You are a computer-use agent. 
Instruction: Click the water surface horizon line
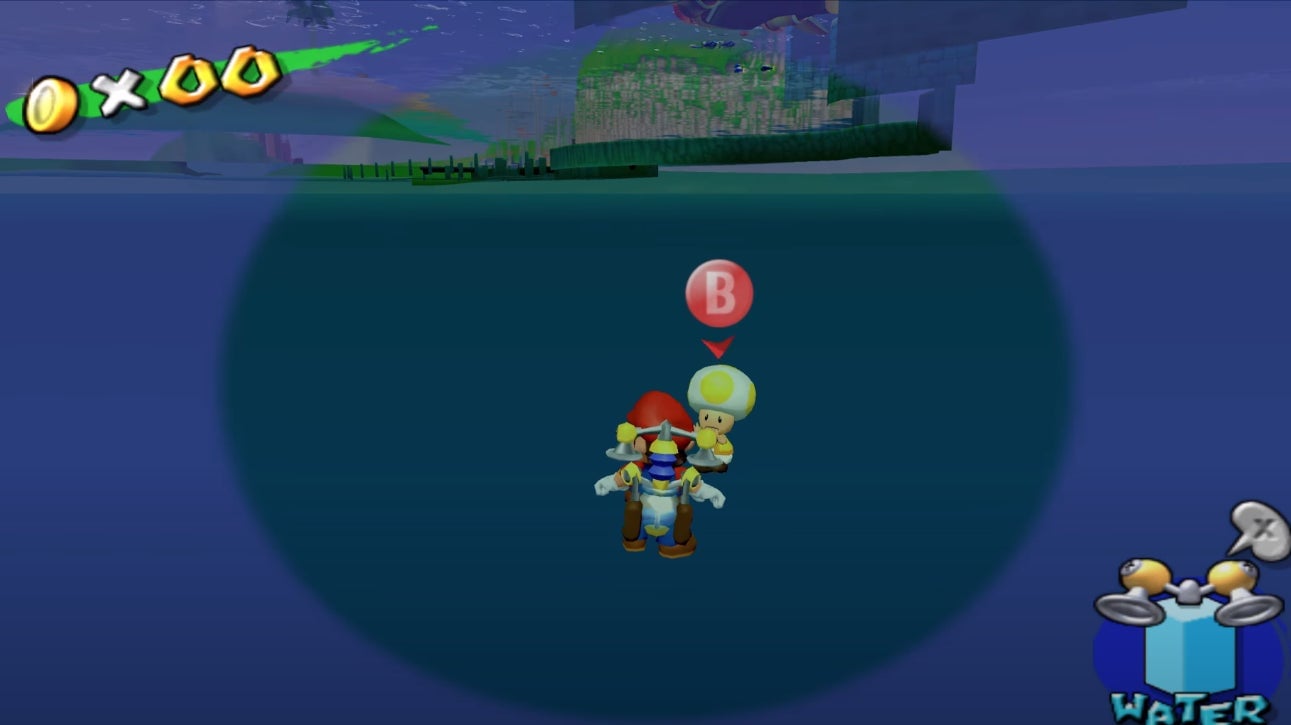pyautogui.click(x=200, y=175)
